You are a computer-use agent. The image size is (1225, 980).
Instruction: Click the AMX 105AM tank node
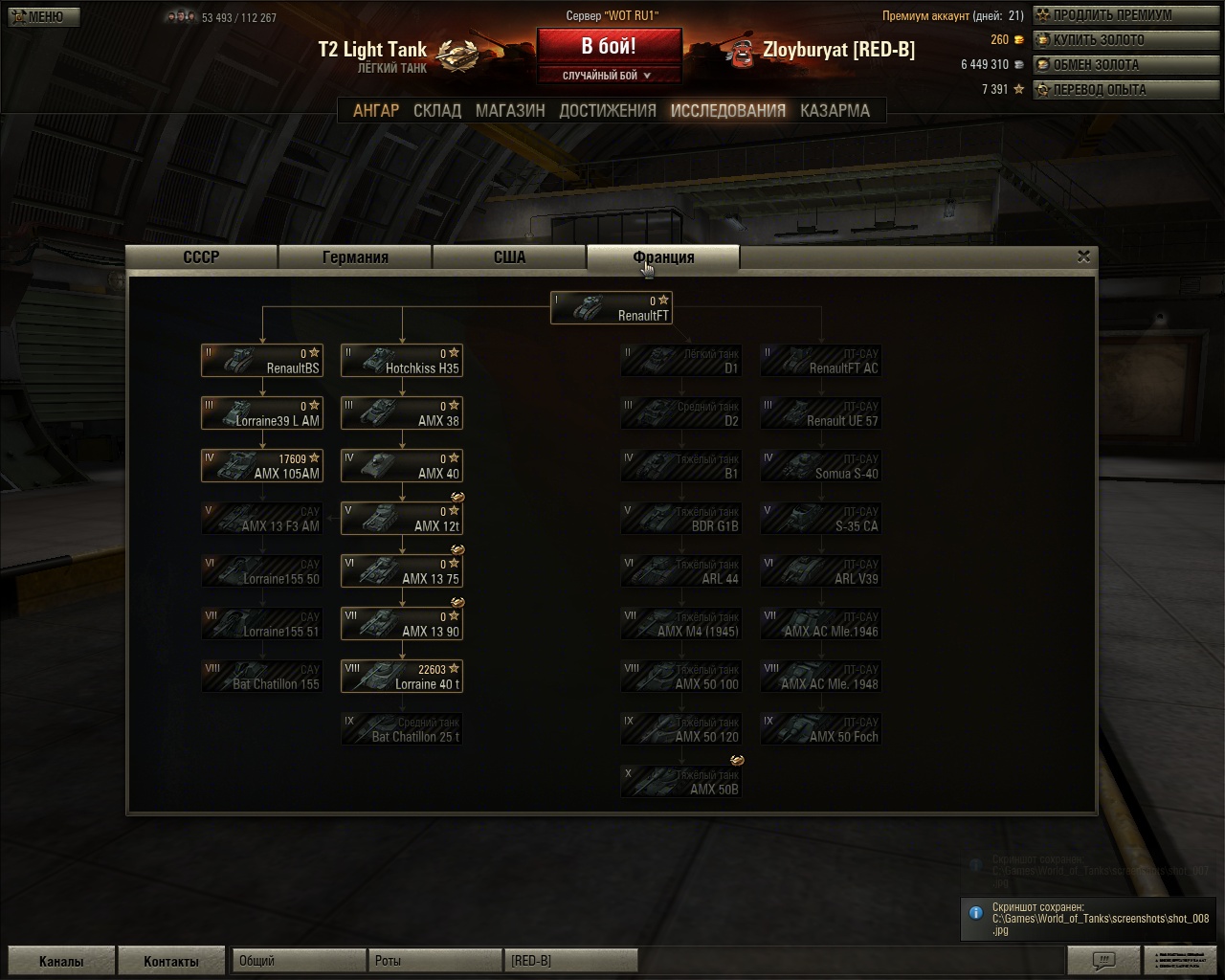click(x=261, y=466)
